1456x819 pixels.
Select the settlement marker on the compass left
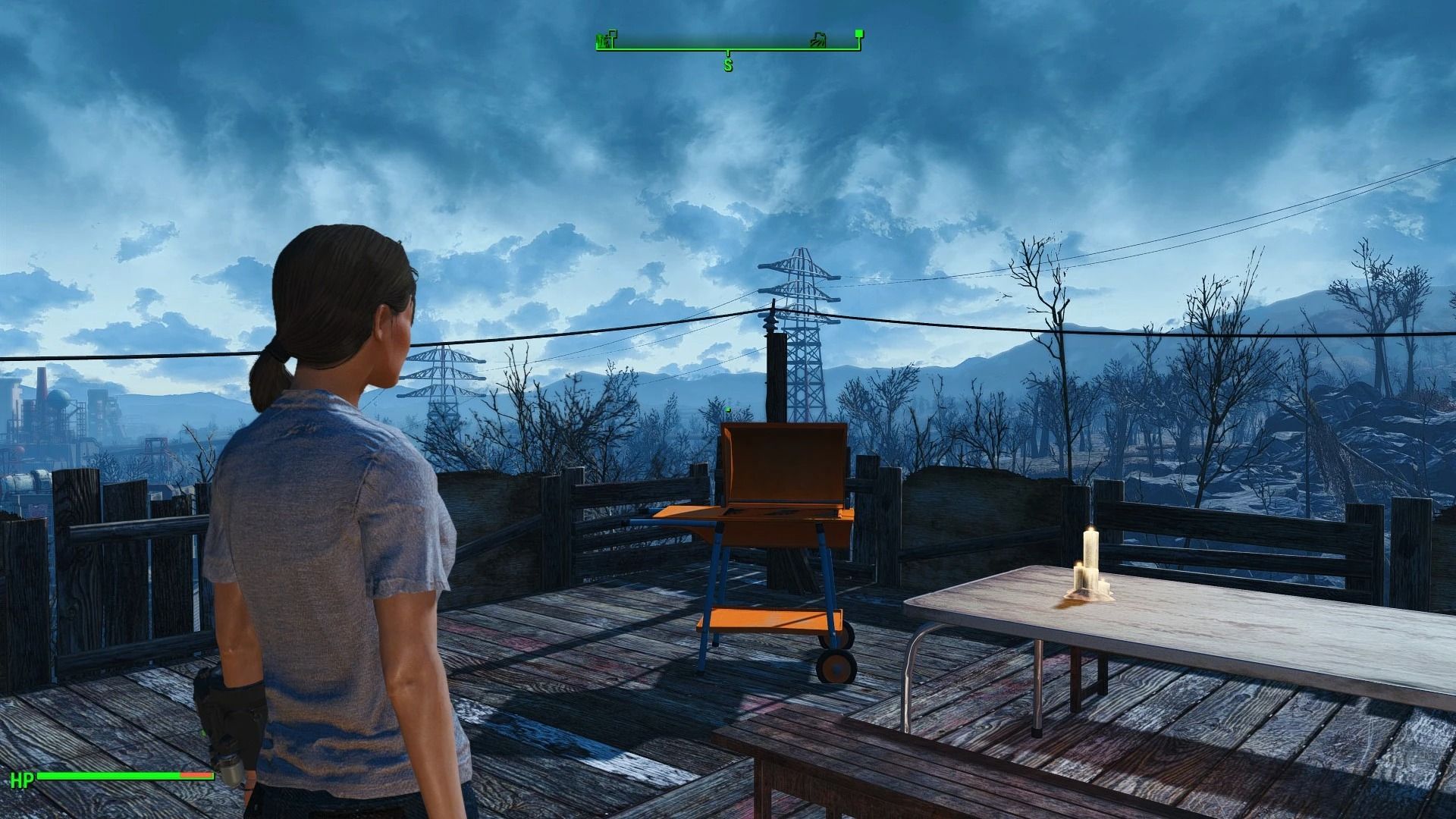coord(603,39)
